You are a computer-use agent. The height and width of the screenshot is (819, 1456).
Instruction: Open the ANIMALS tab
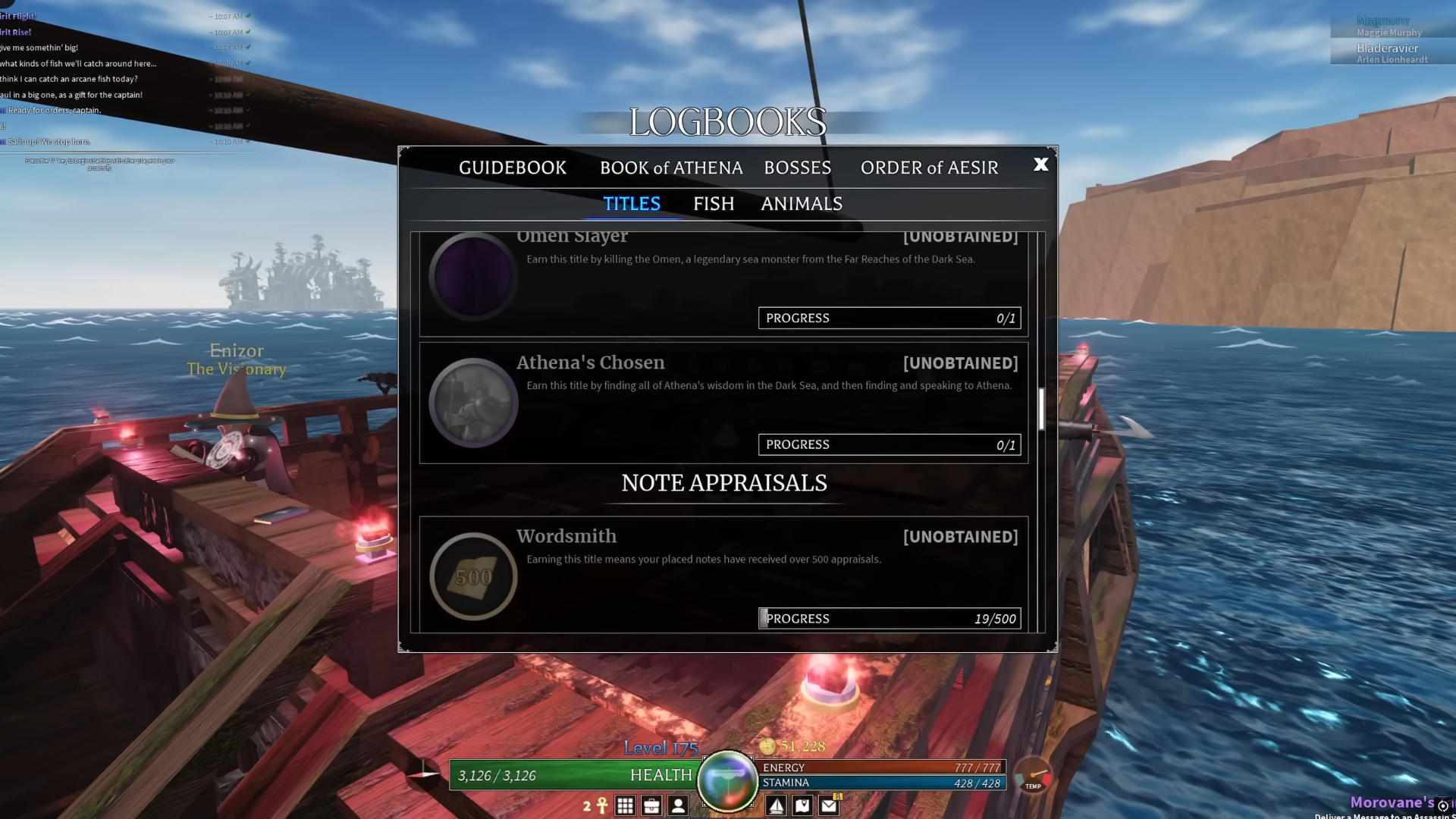pos(801,203)
